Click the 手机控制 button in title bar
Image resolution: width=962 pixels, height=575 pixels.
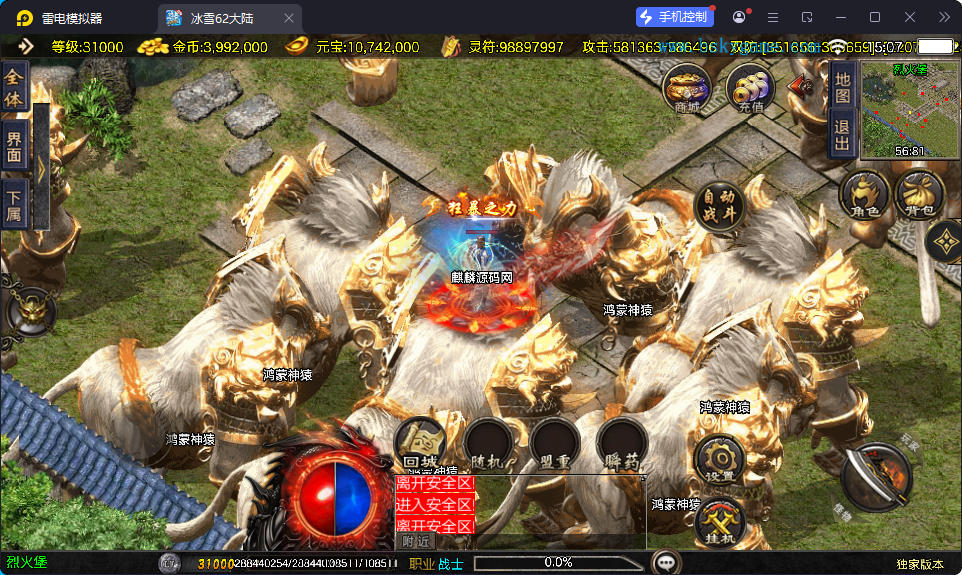[x=675, y=17]
